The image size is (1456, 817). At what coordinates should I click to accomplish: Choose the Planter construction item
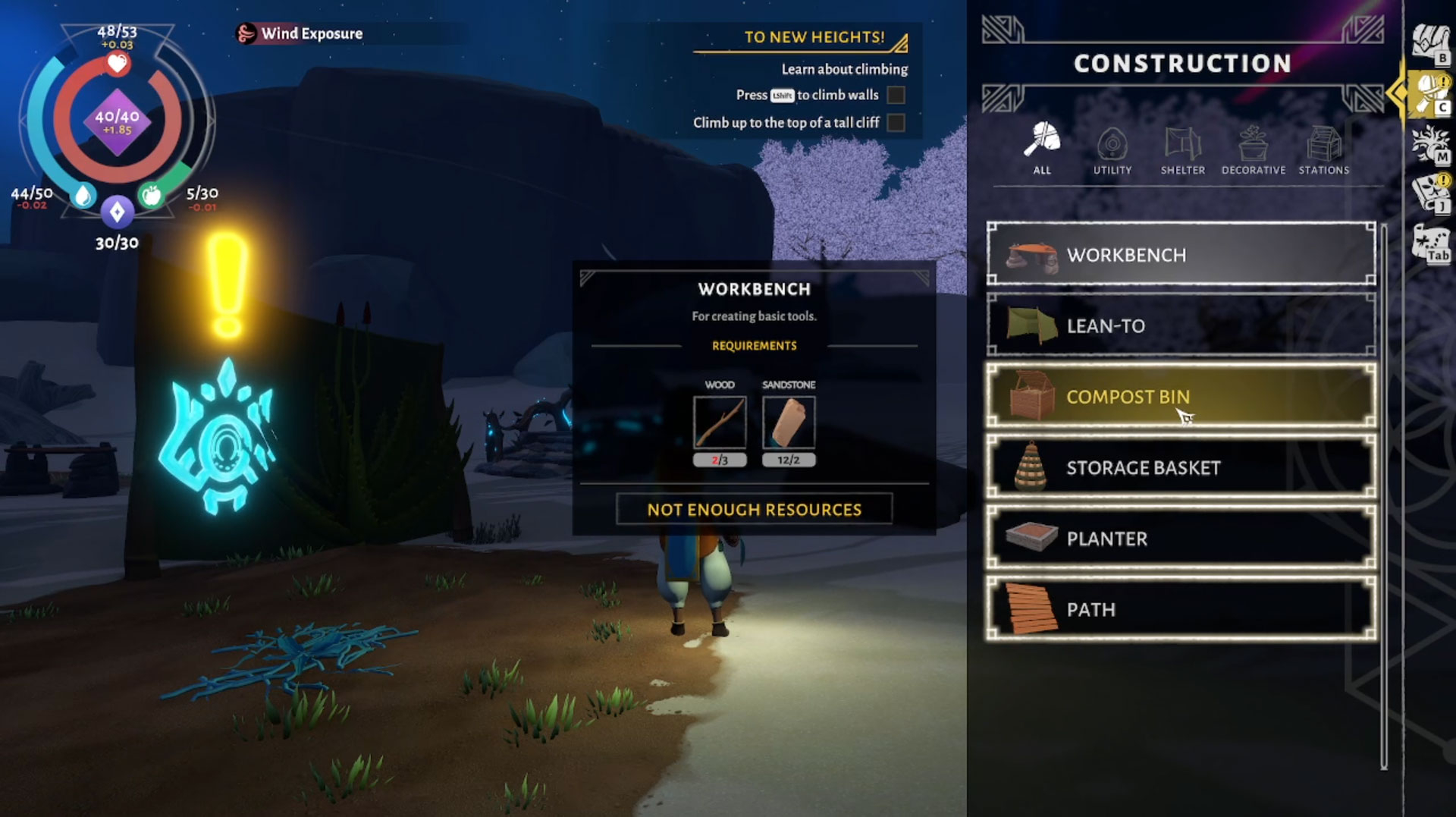pos(1181,539)
